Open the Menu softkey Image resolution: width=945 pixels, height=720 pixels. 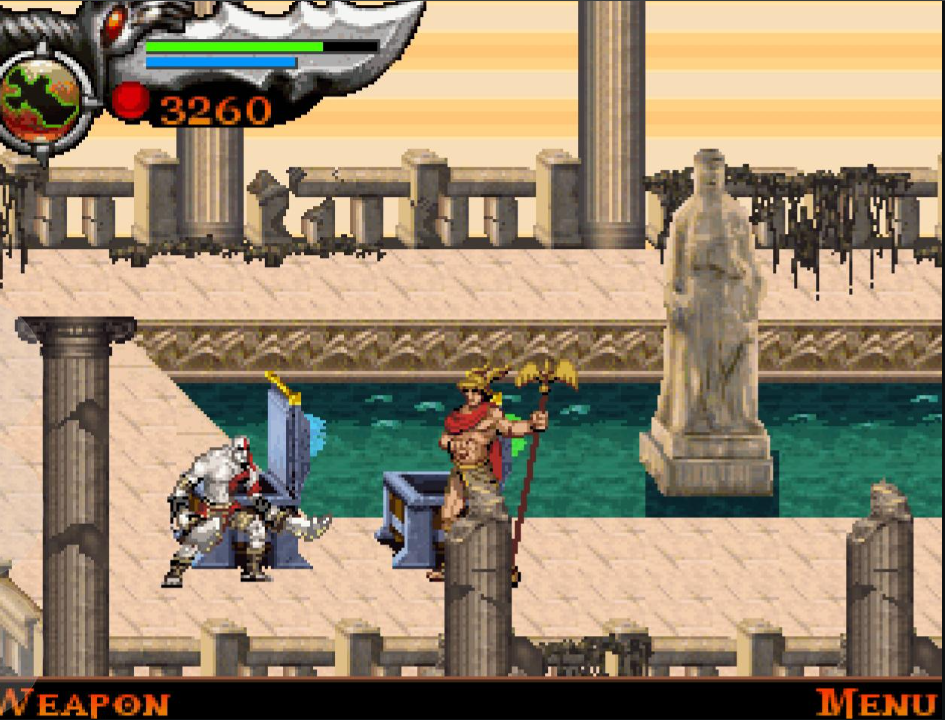[876, 703]
